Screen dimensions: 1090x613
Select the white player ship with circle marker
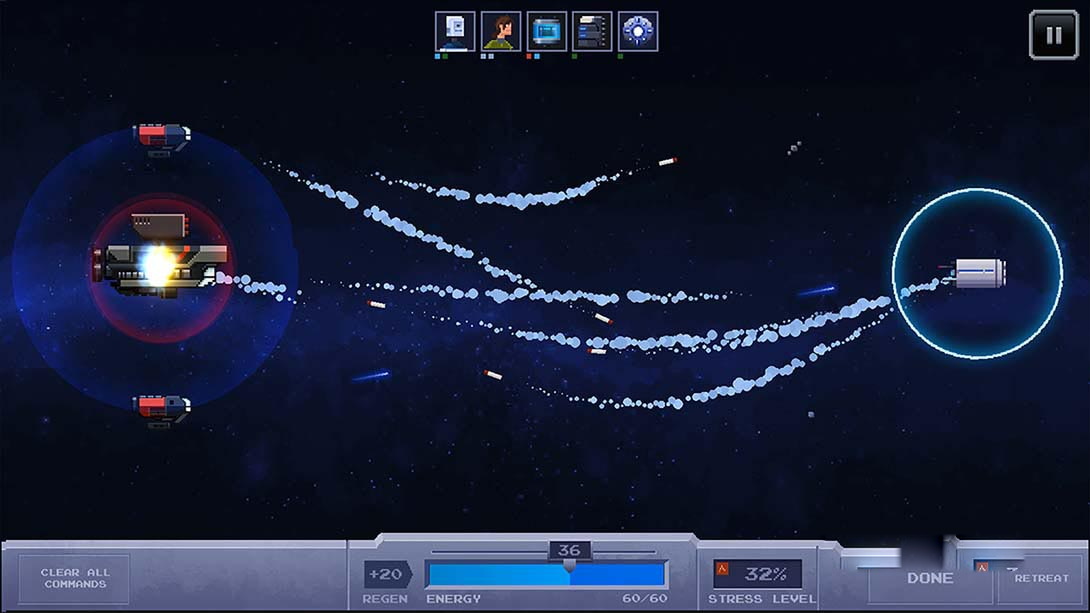tap(978, 272)
